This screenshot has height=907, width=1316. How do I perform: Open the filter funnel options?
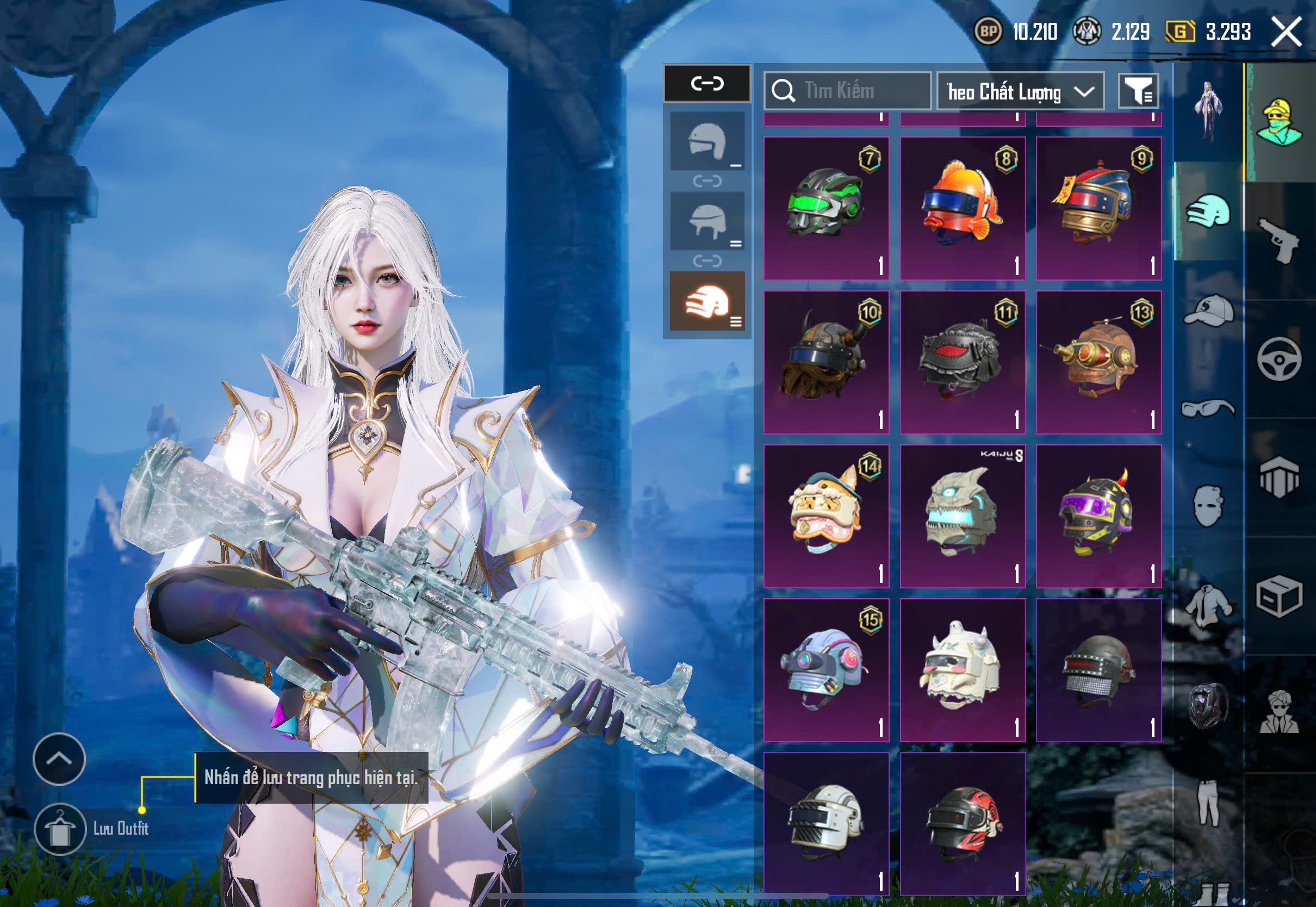click(x=1138, y=91)
